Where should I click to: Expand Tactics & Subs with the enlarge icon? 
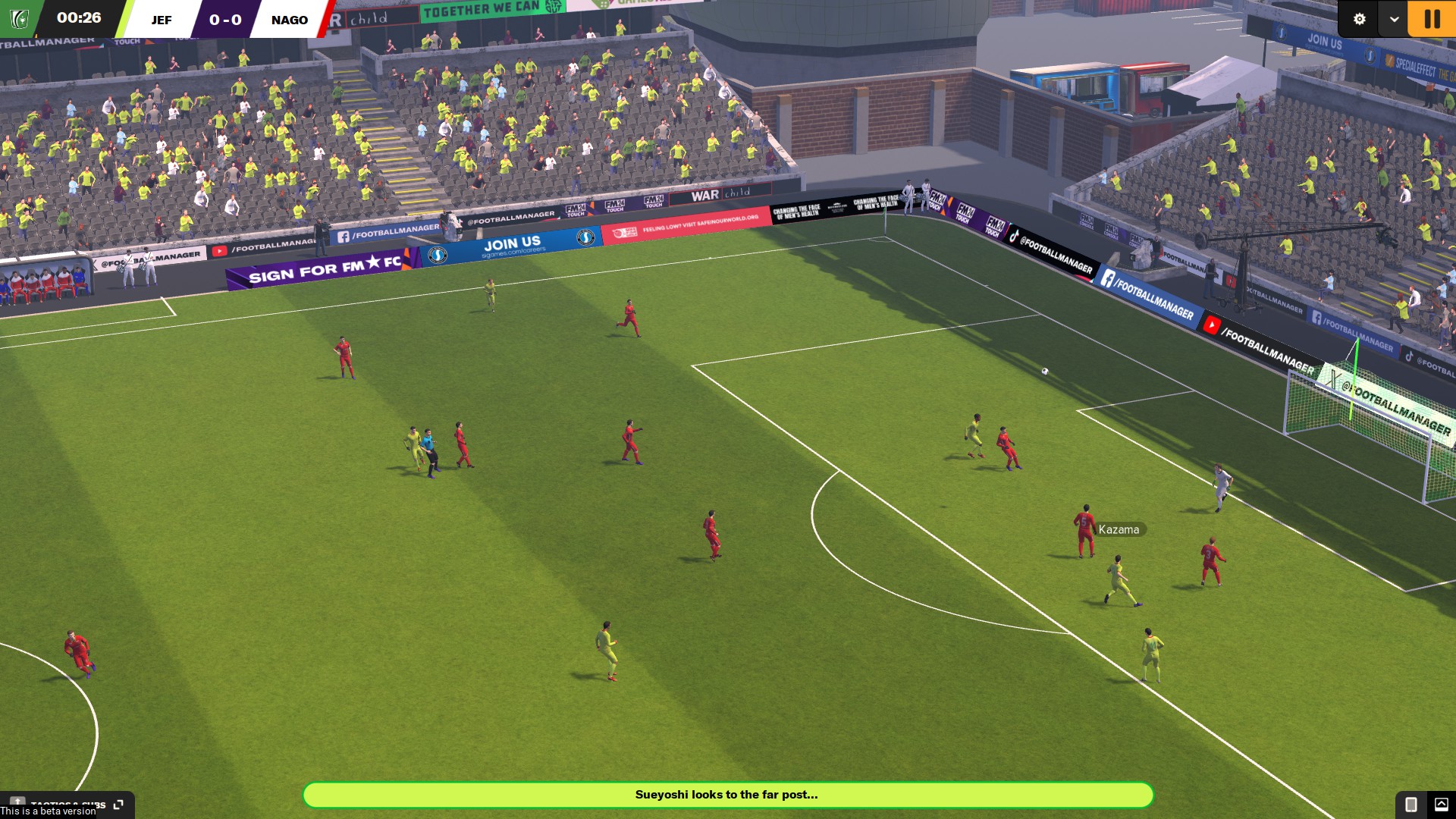[118, 804]
